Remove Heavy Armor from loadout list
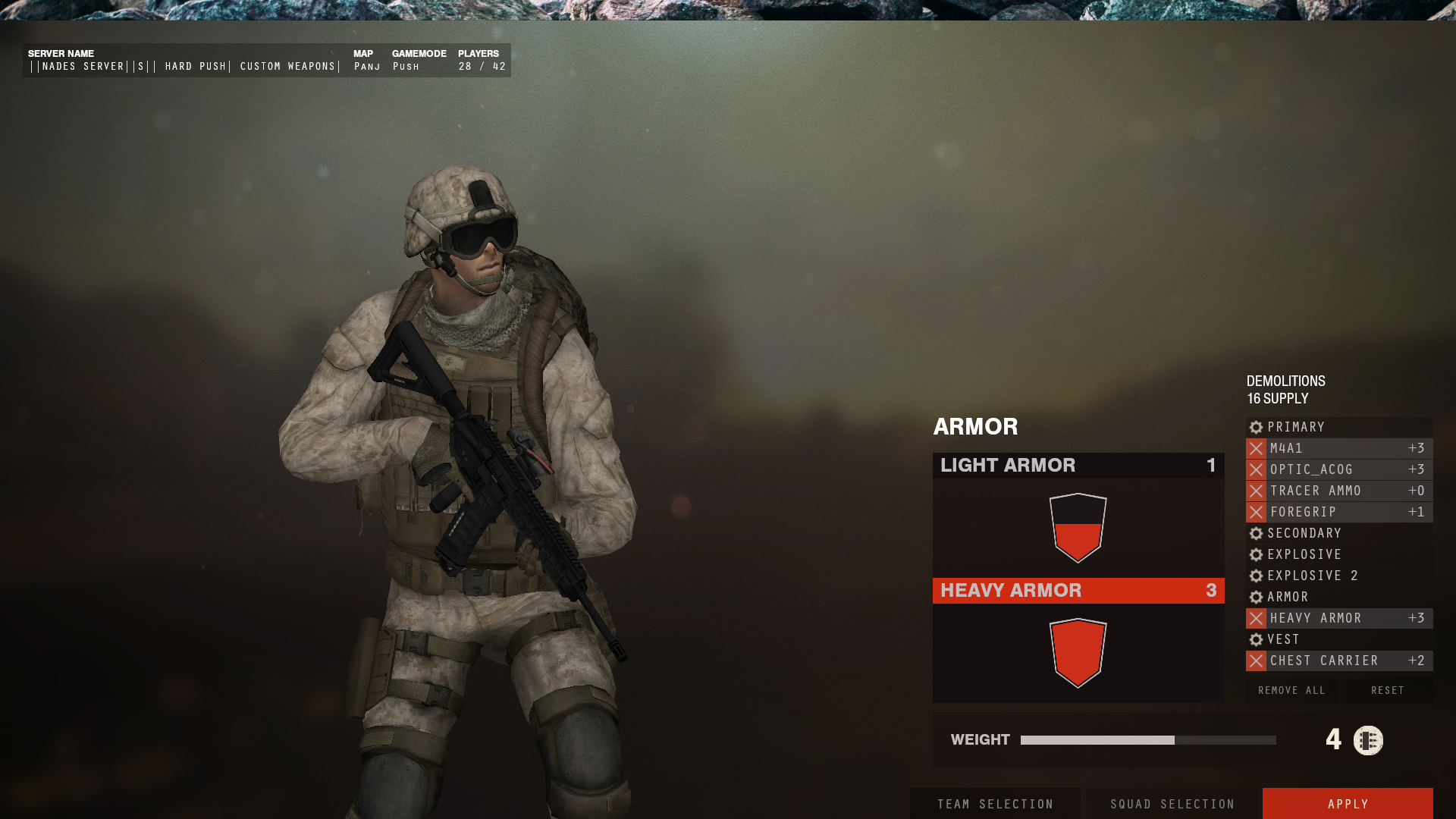 coord(1256,618)
